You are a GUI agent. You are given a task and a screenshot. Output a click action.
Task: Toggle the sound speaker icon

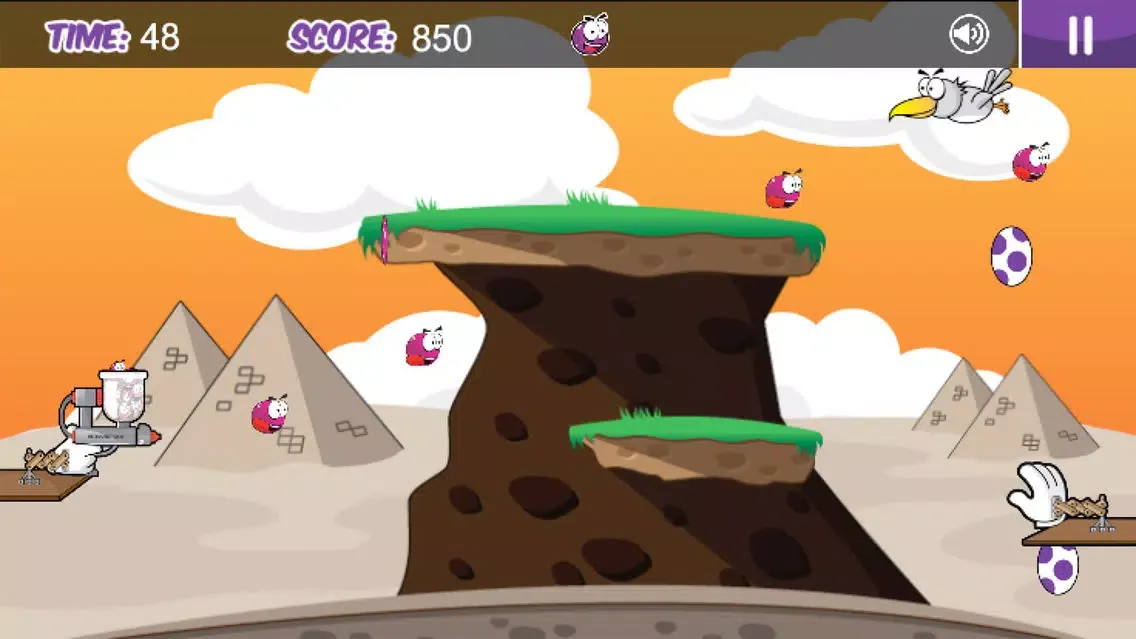[x=968, y=35]
